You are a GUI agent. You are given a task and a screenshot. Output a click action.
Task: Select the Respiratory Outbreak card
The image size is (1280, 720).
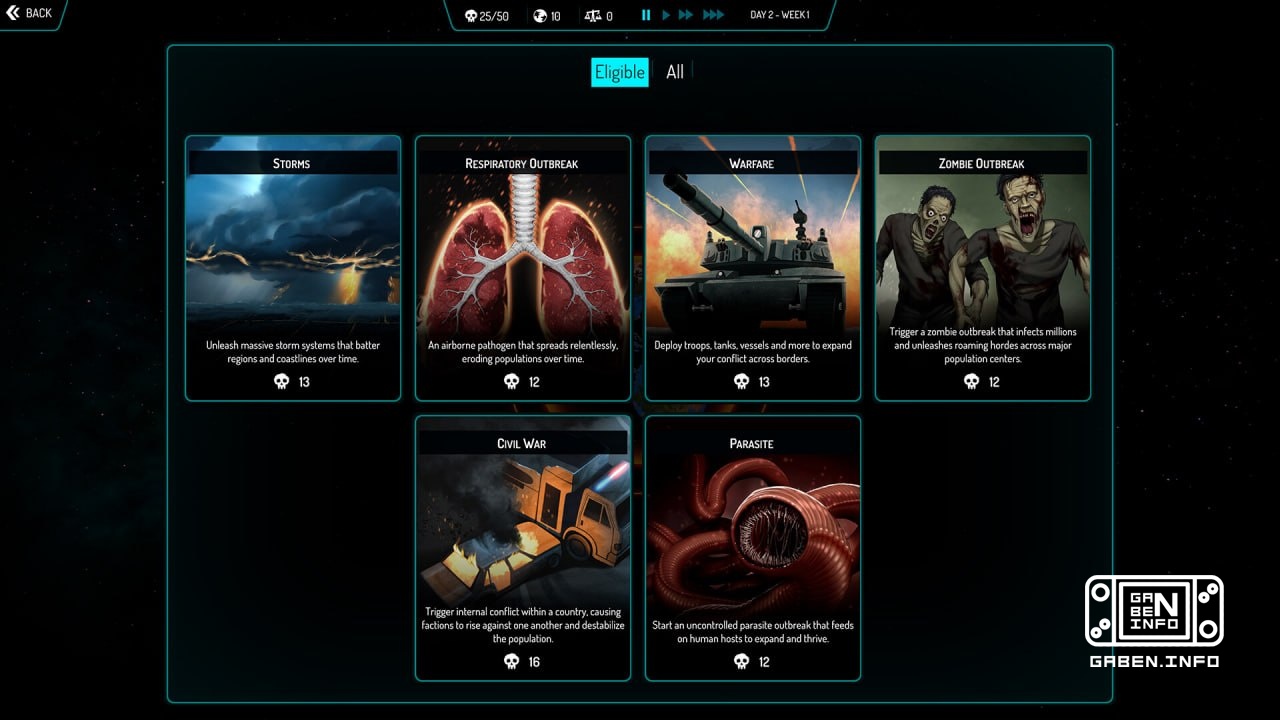click(522, 267)
